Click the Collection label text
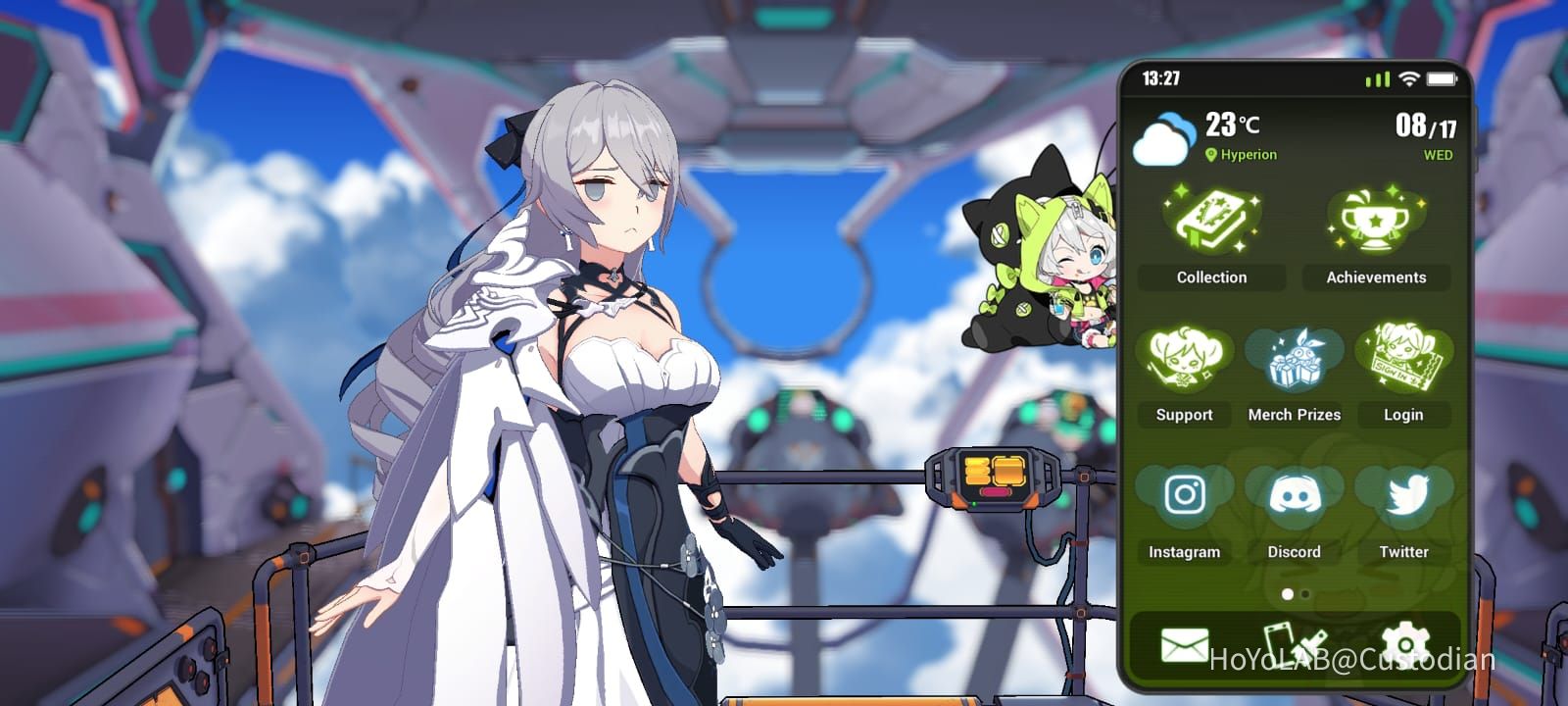This screenshot has width=1568, height=706. click(x=1211, y=277)
